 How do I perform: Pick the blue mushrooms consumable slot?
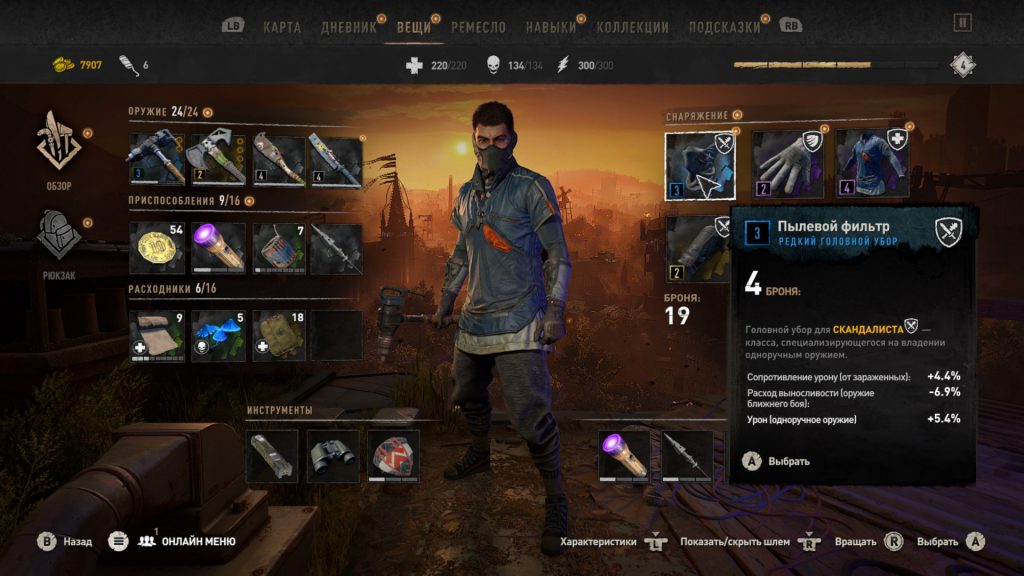click(x=217, y=335)
